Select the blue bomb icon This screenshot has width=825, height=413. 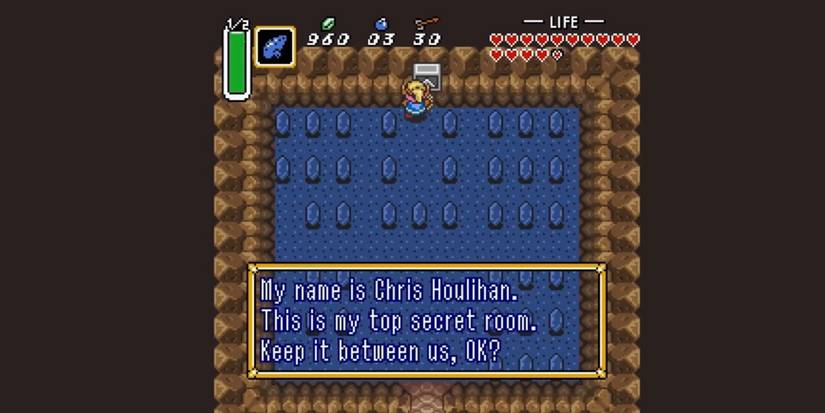[x=381, y=23]
